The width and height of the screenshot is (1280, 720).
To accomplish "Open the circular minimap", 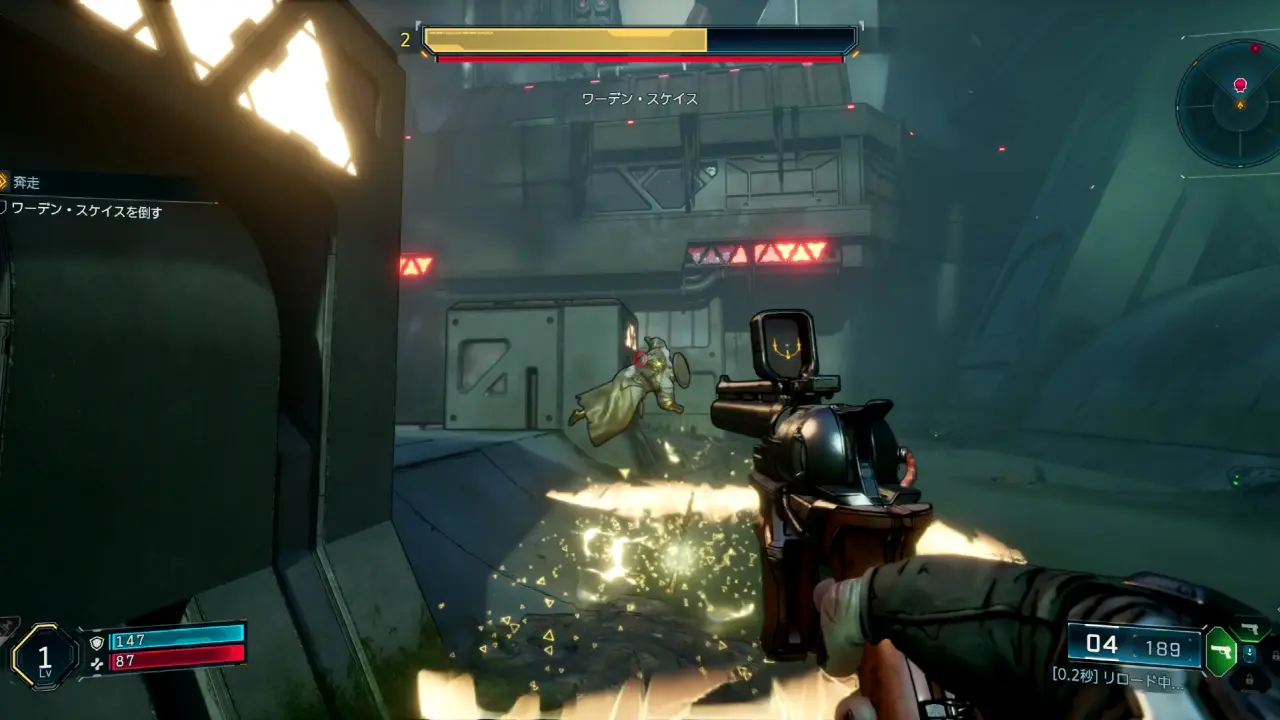I will [x=1230, y=103].
